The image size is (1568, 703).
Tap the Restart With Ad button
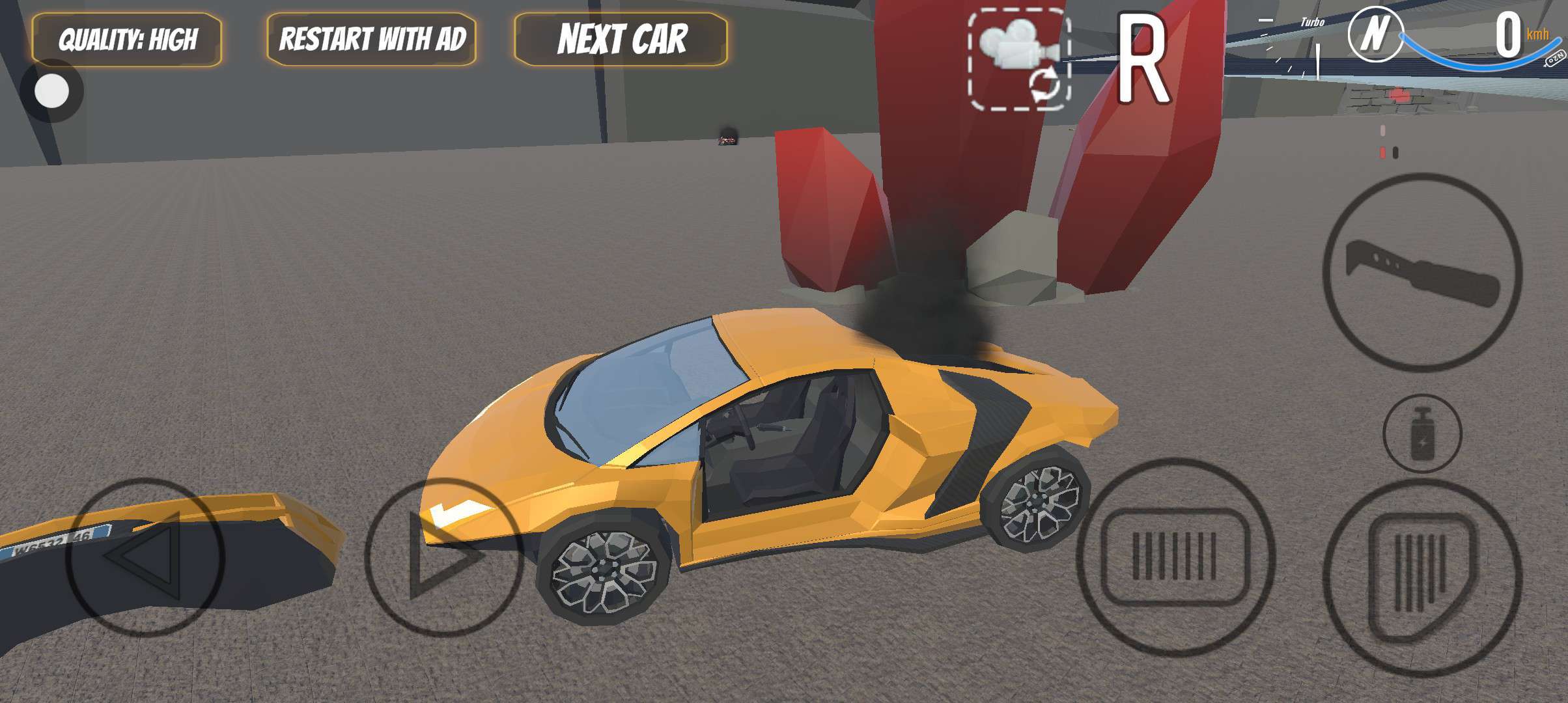(372, 39)
